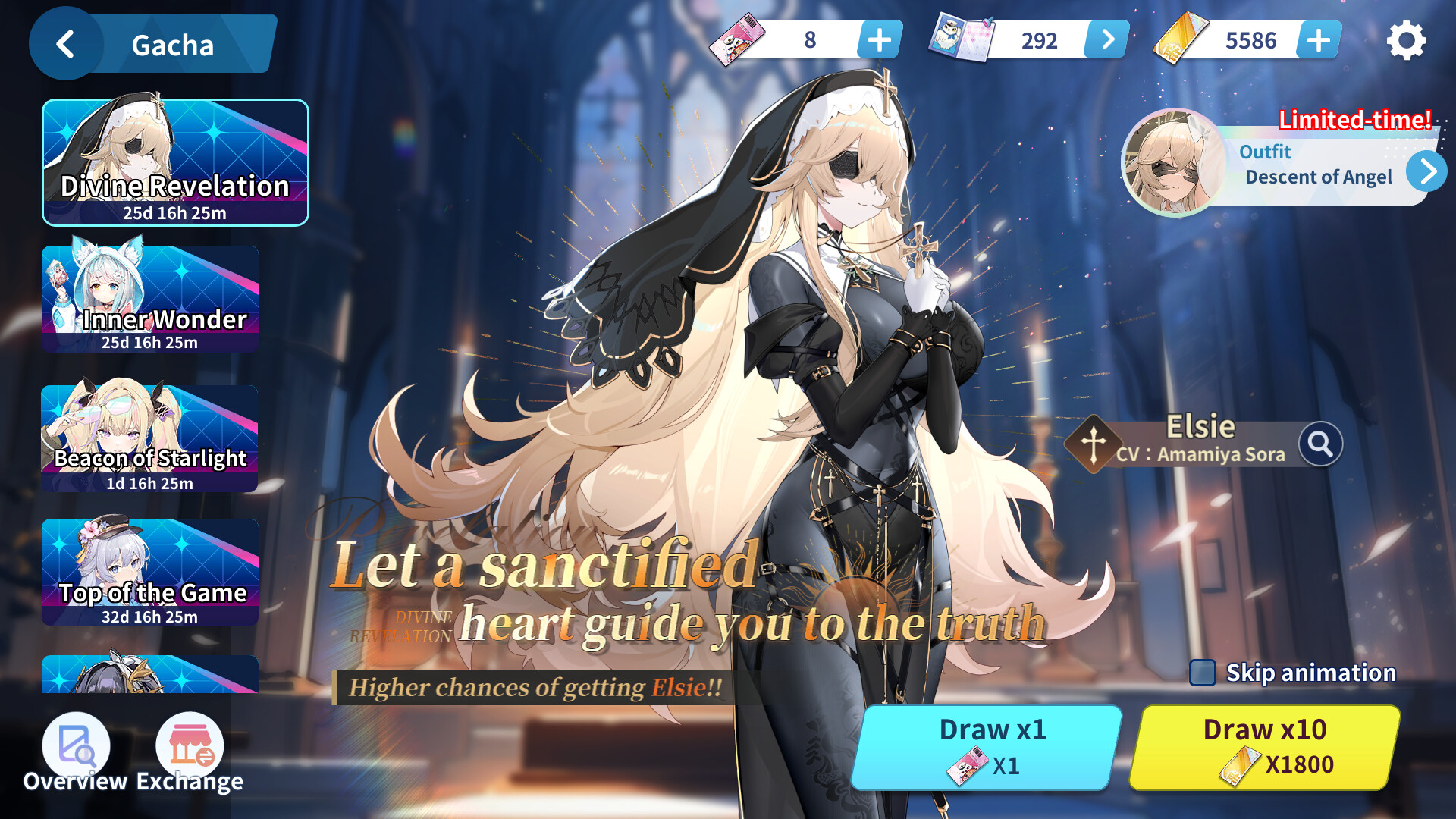This screenshot has width=1456, height=819.
Task: Tick the checkbox next to Skip animation text
Action: [x=1202, y=672]
